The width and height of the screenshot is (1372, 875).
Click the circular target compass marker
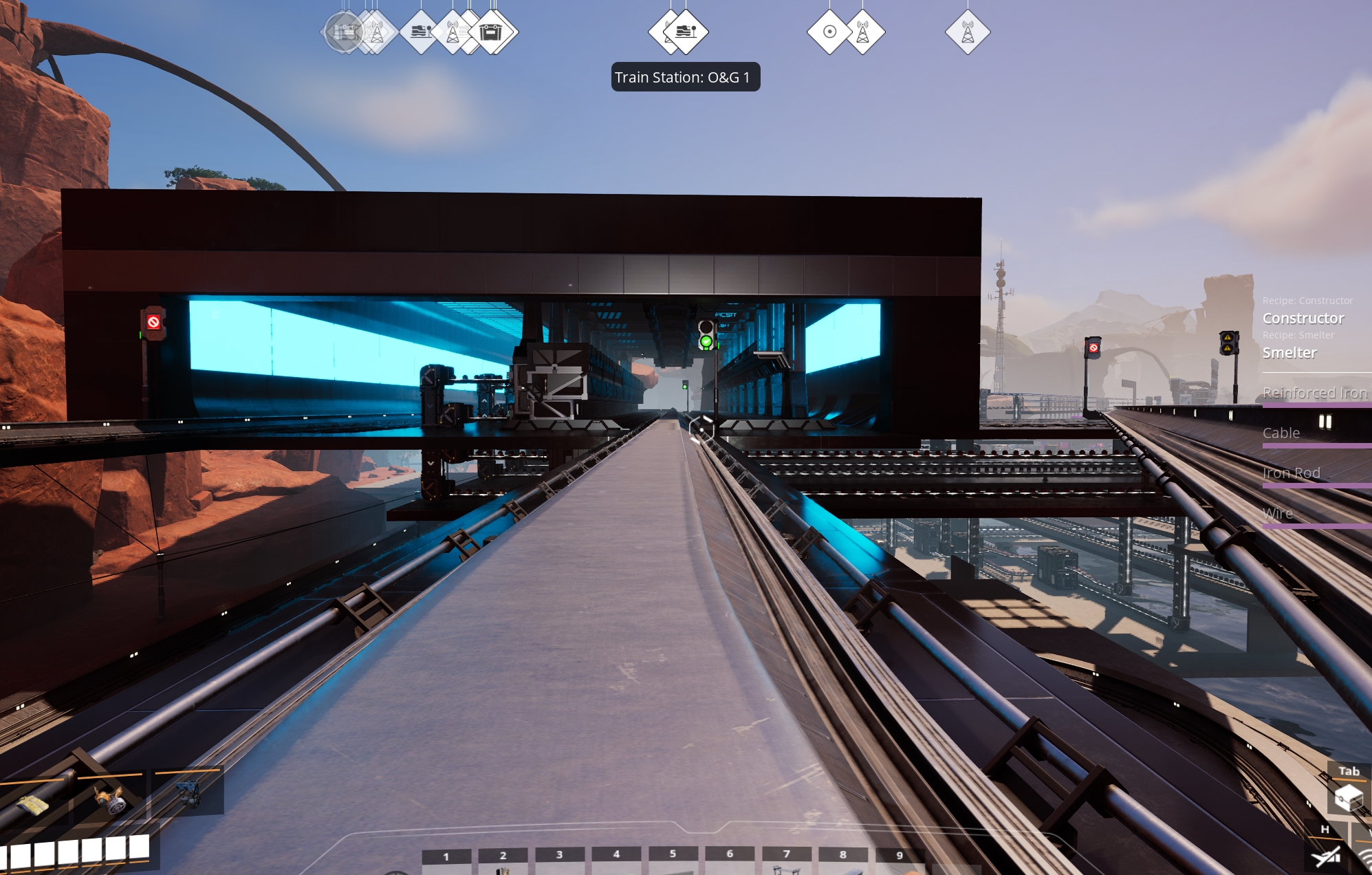(x=829, y=32)
